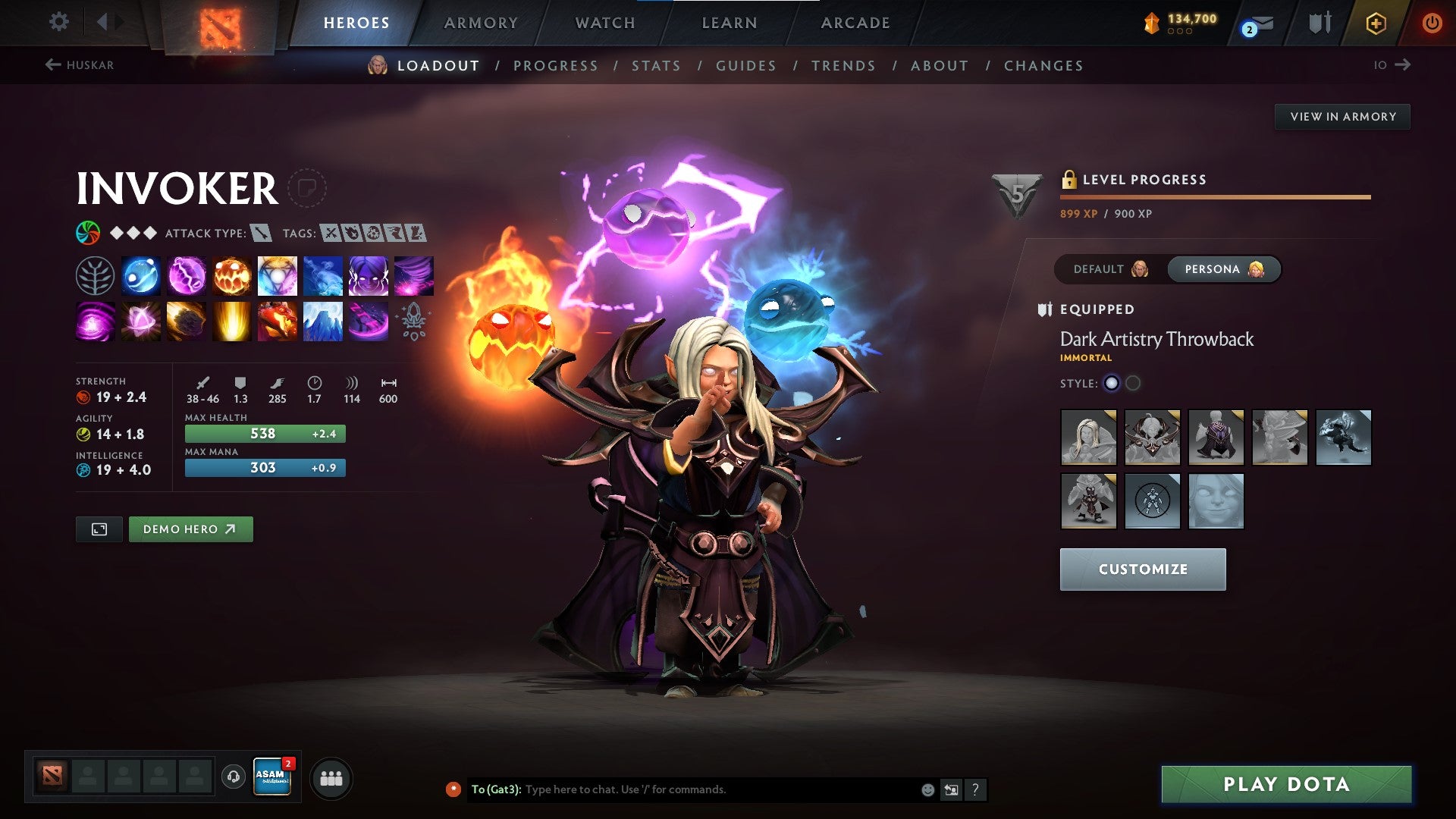Switch to the ARMORY tab

(482, 22)
